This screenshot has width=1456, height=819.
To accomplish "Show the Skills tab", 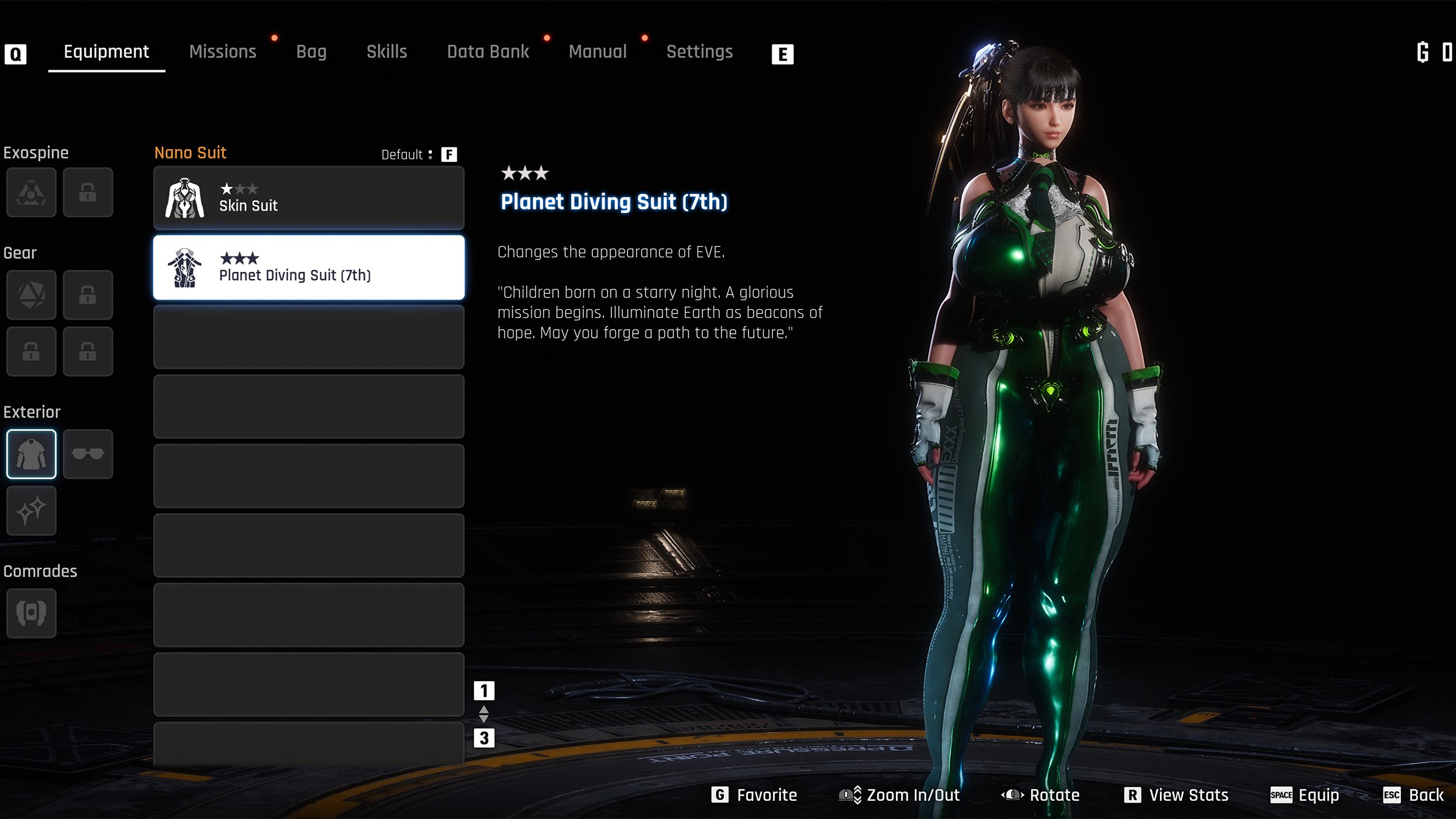I will click(387, 52).
